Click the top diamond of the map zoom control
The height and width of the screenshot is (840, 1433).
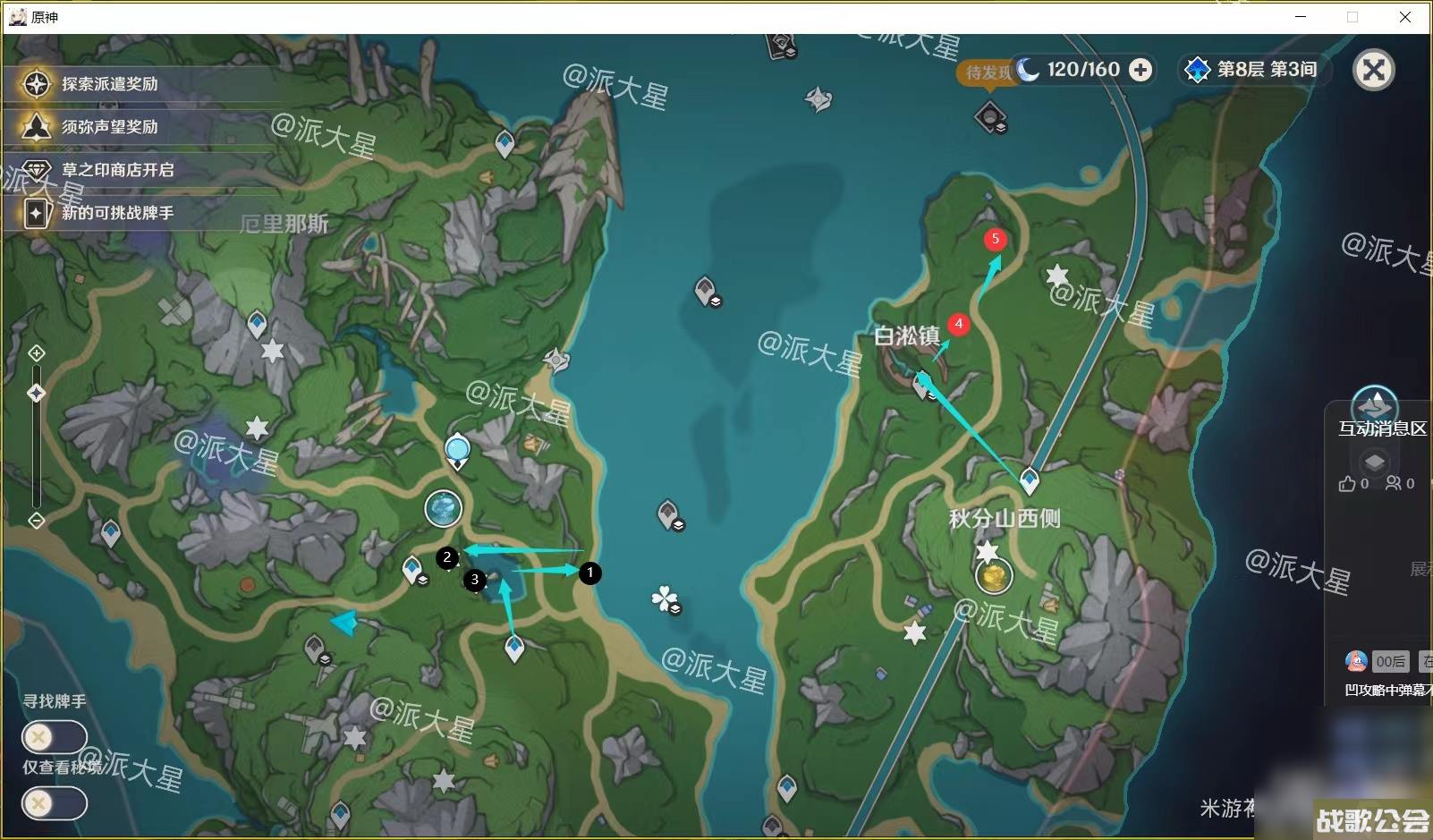point(36,352)
